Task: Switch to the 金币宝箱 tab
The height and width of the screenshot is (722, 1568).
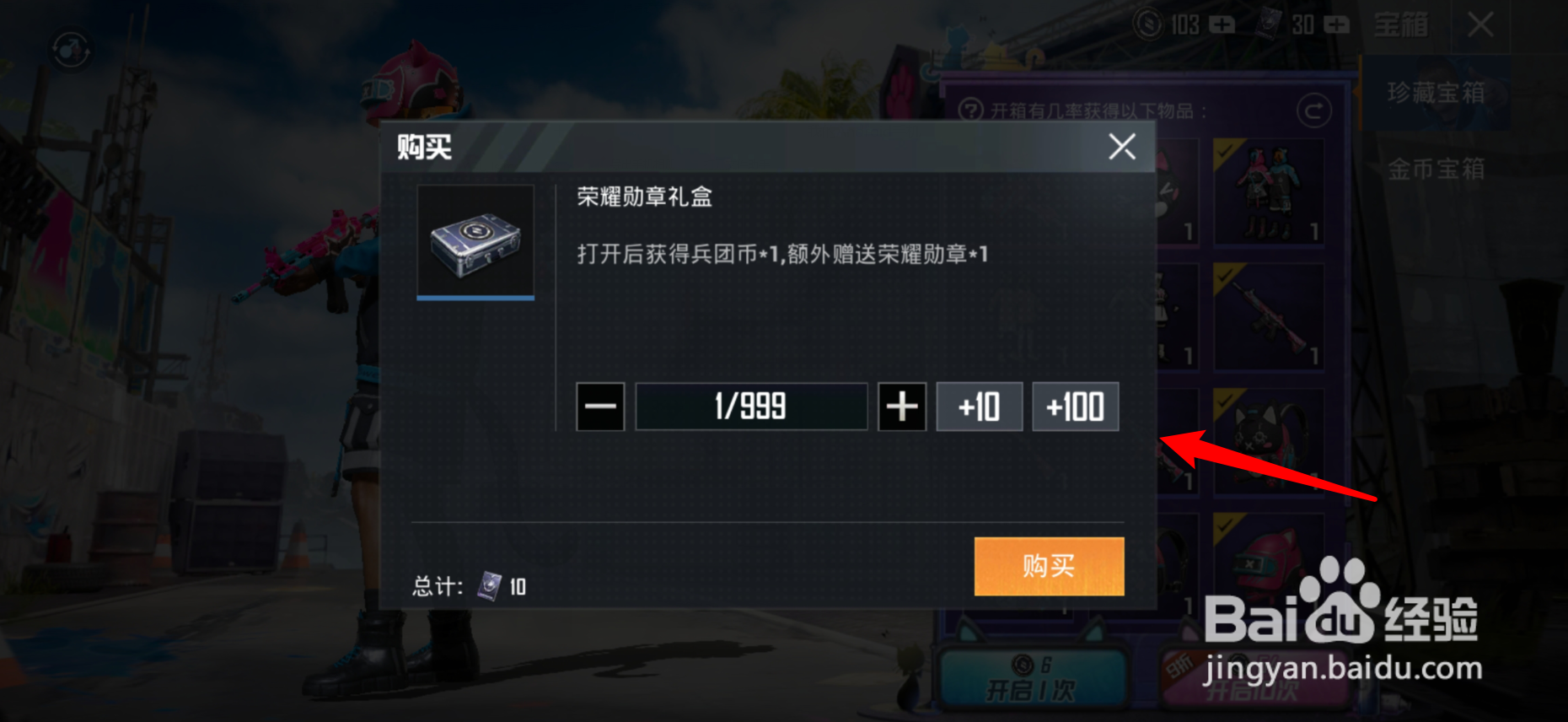Action: [x=1435, y=169]
